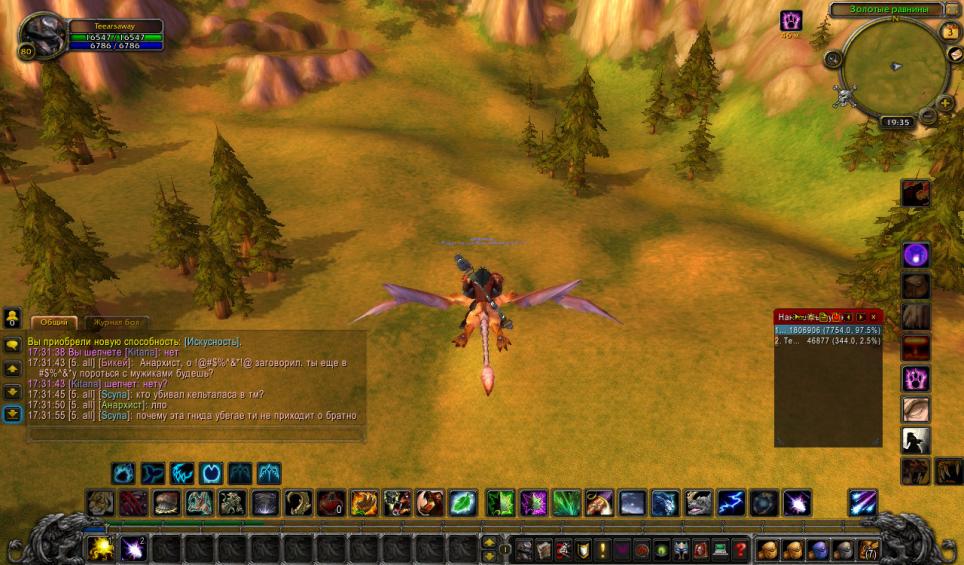Click the purple orb ability on side bar
Screen dimensions: 964x565
[x=916, y=255]
